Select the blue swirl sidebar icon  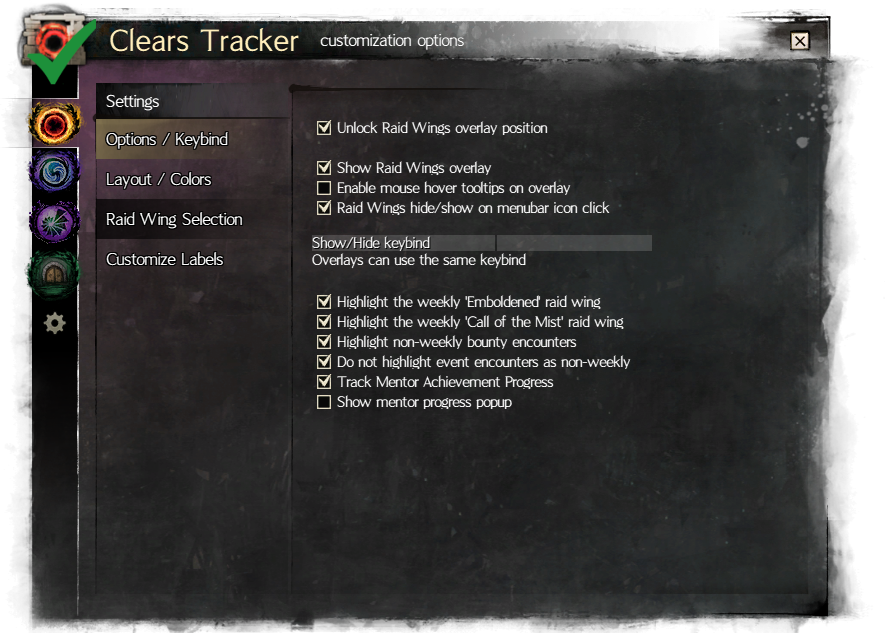point(52,171)
